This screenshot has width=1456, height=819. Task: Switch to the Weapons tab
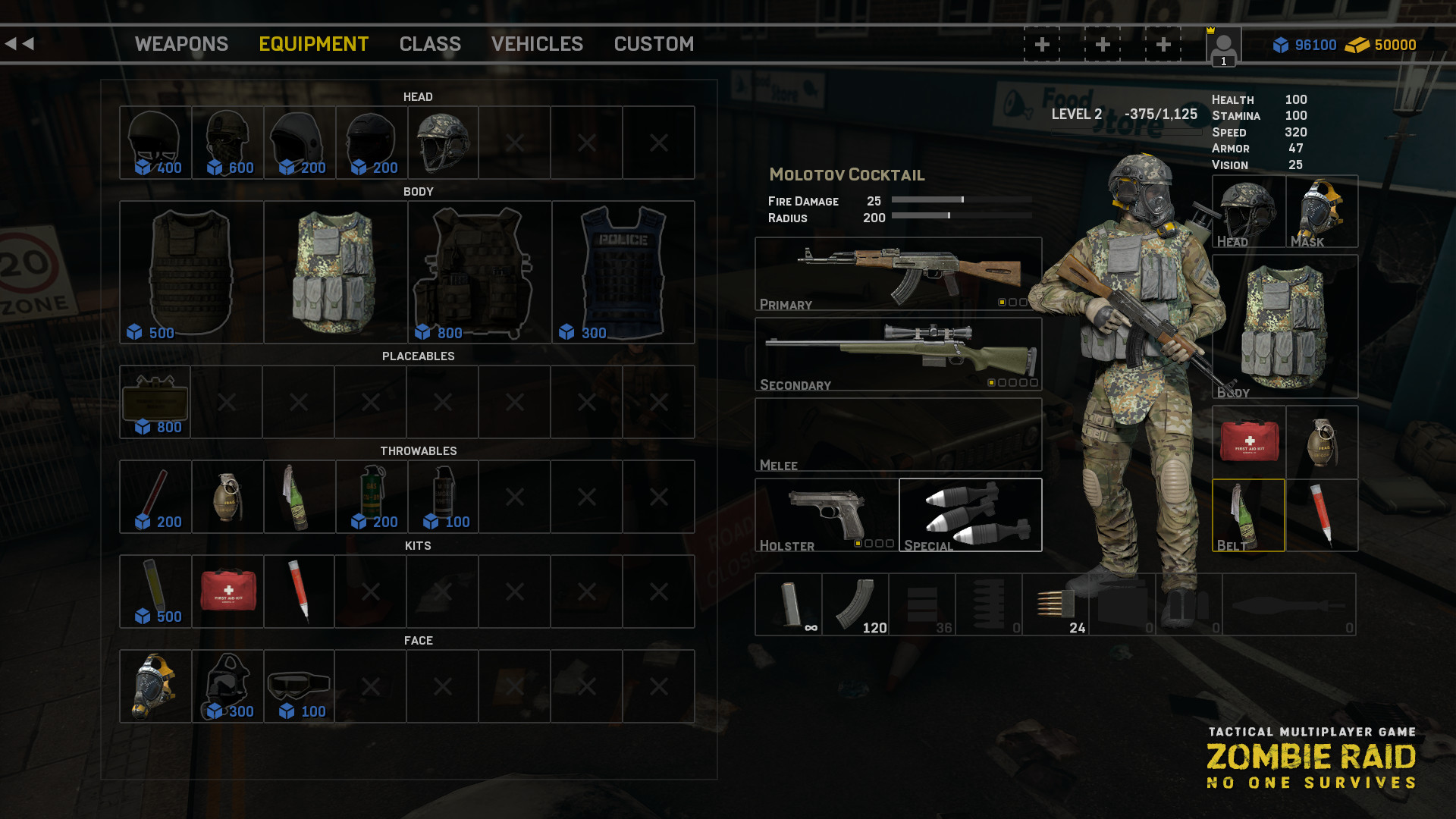click(x=181, y=44)
